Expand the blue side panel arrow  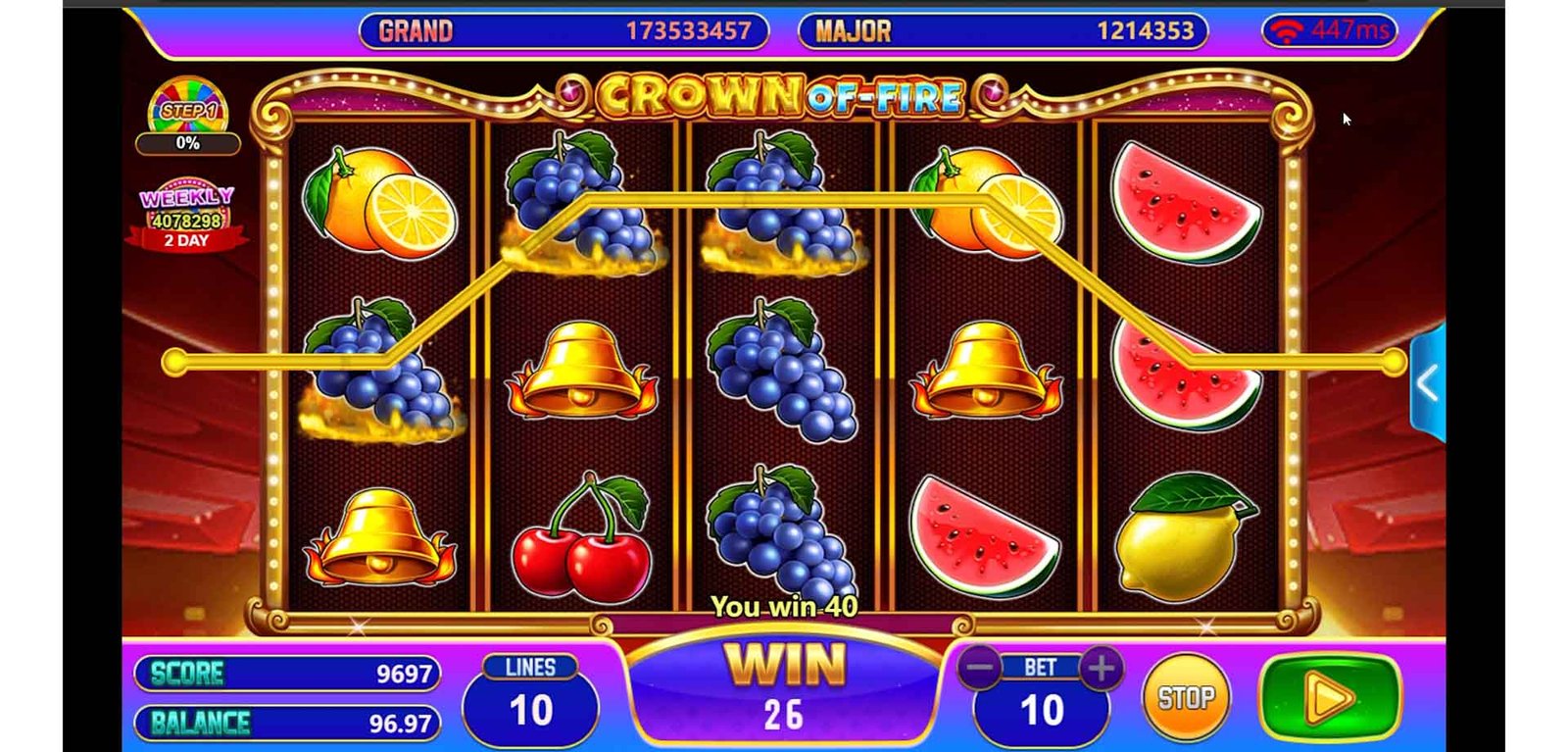[1427, 384]
